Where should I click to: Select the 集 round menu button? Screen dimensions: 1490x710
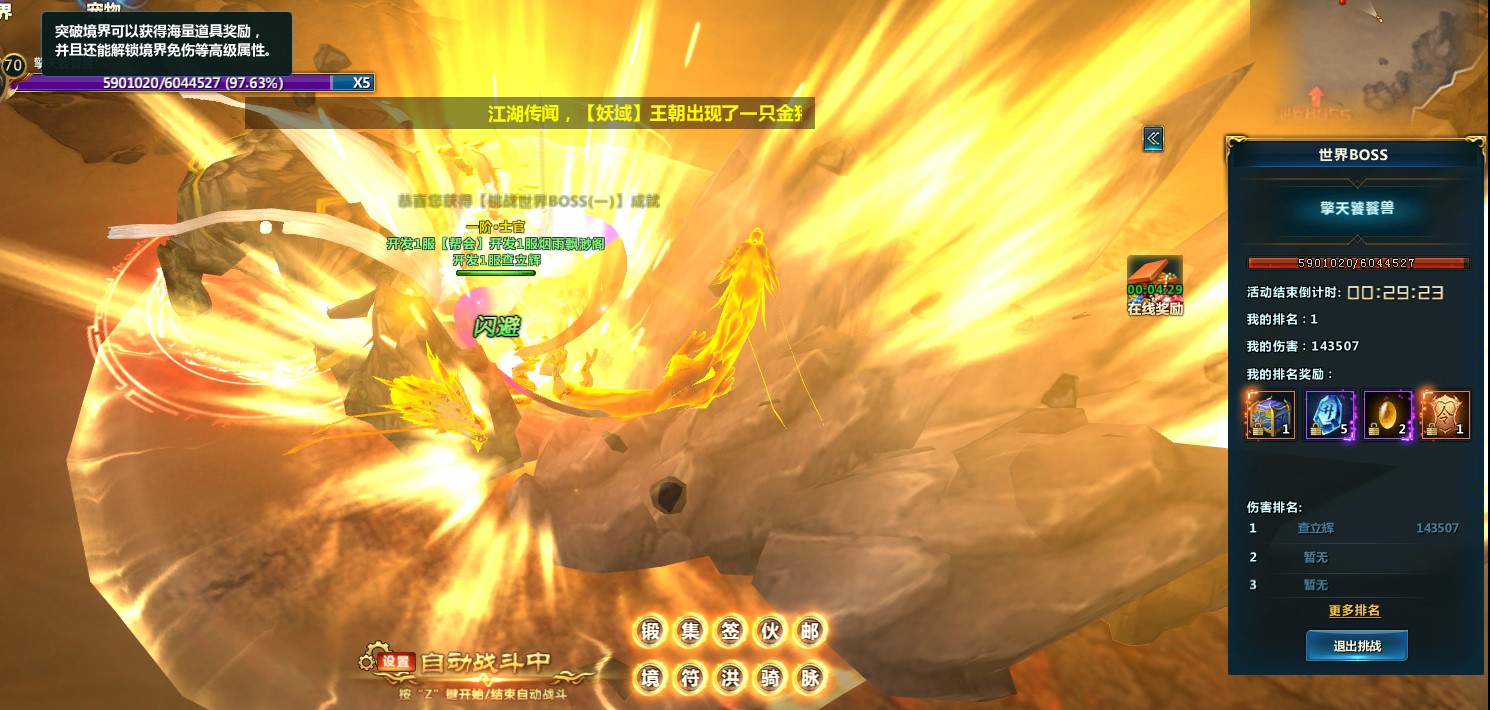point(691,631)
